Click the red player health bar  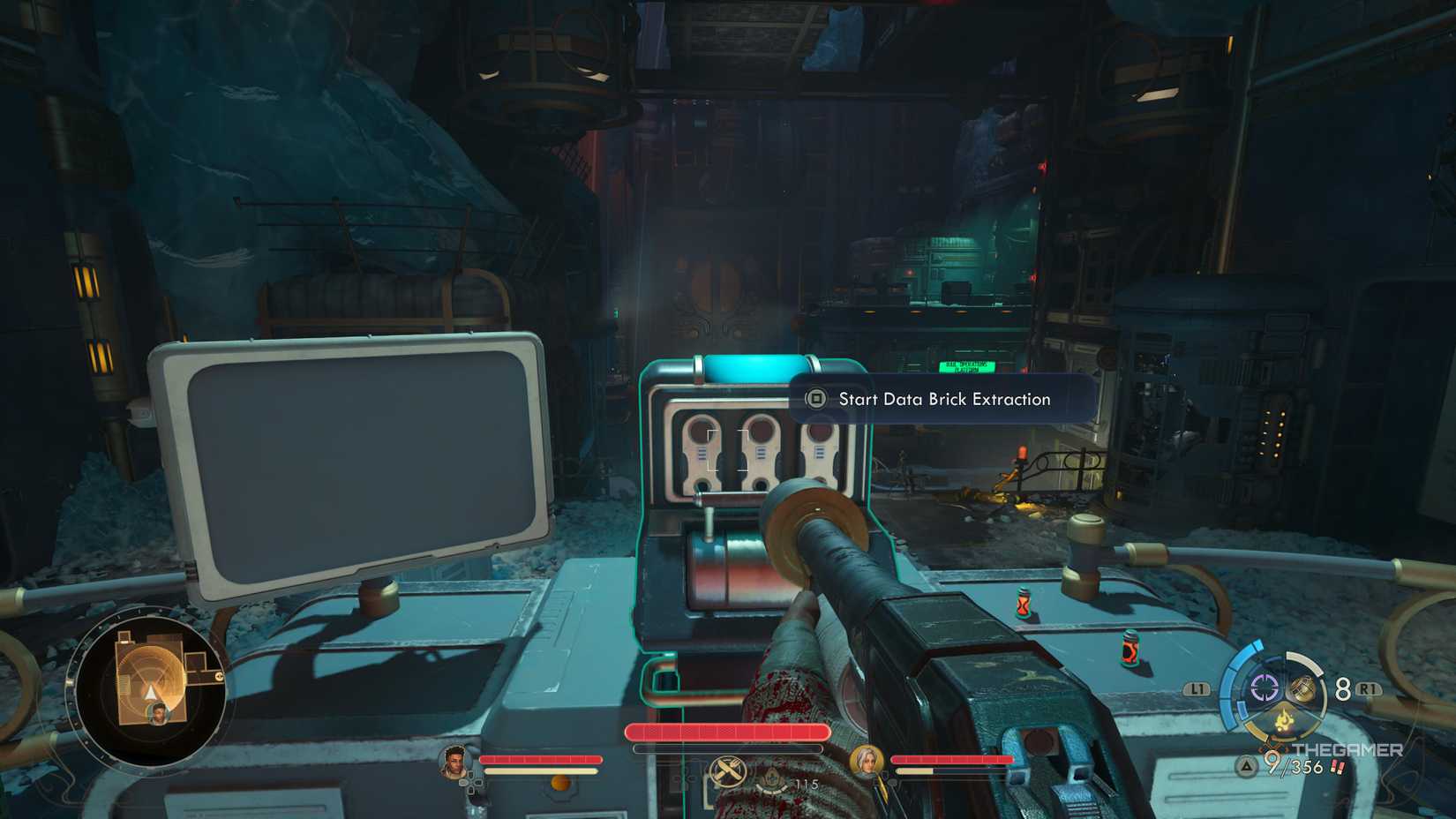coord(725,732)
